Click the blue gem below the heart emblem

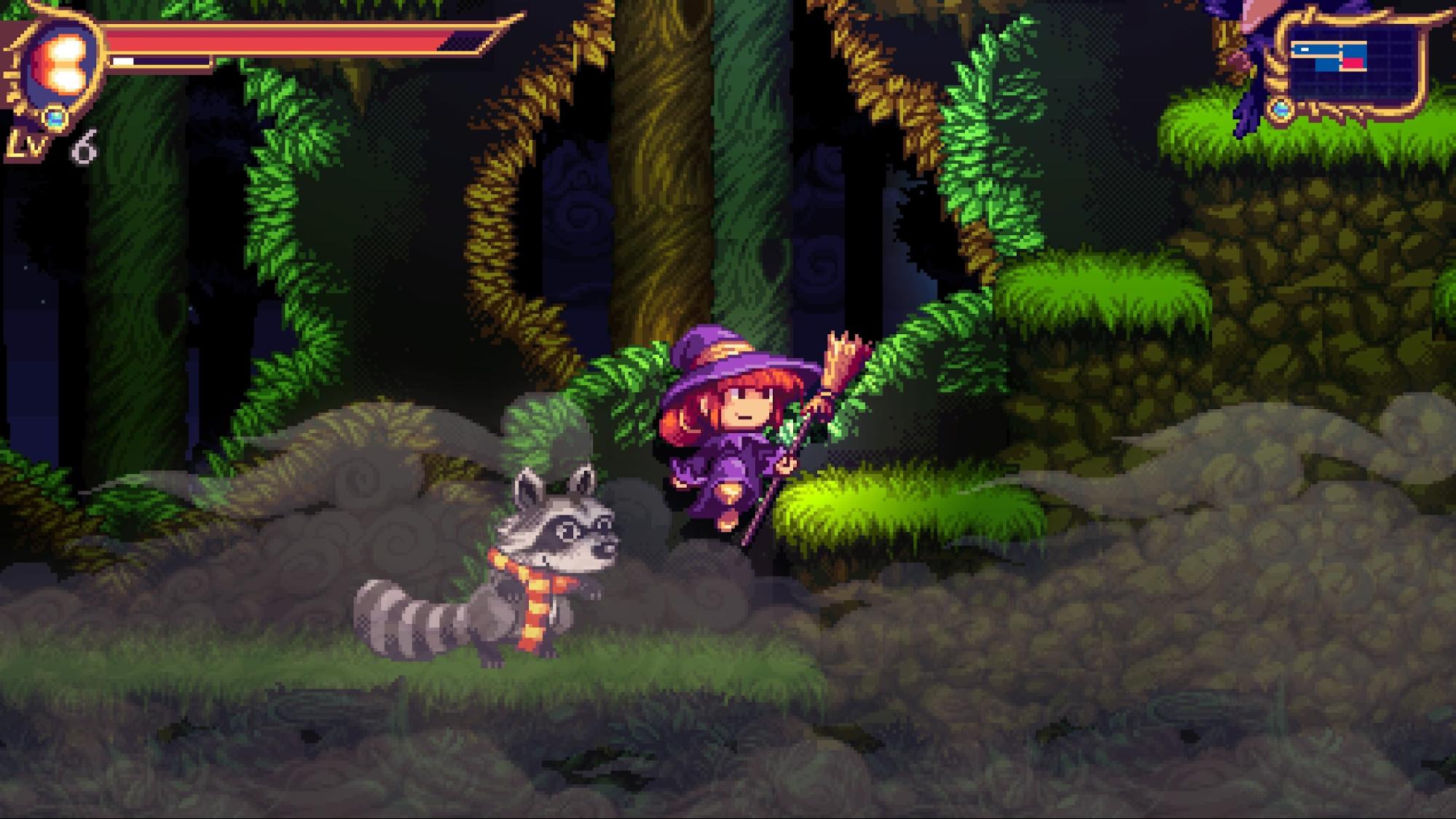point(57,119)
